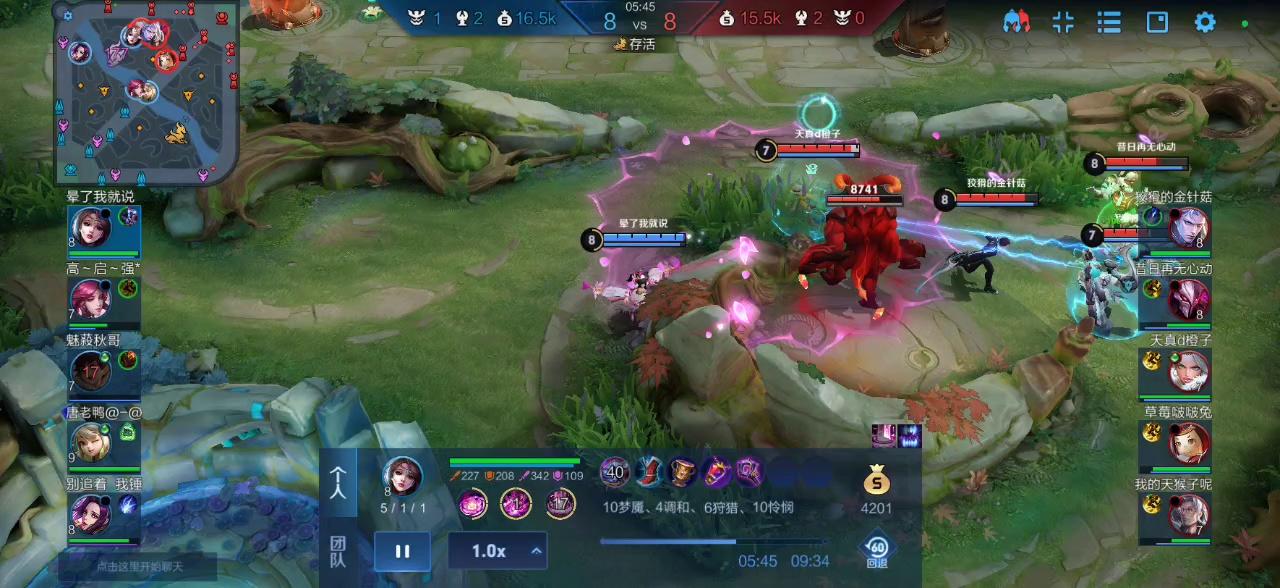This screenshot has height=588, width=1280.
Task: Select red team player 天真d橙子
Action: pyautogui.click(x=1188, y=371)
